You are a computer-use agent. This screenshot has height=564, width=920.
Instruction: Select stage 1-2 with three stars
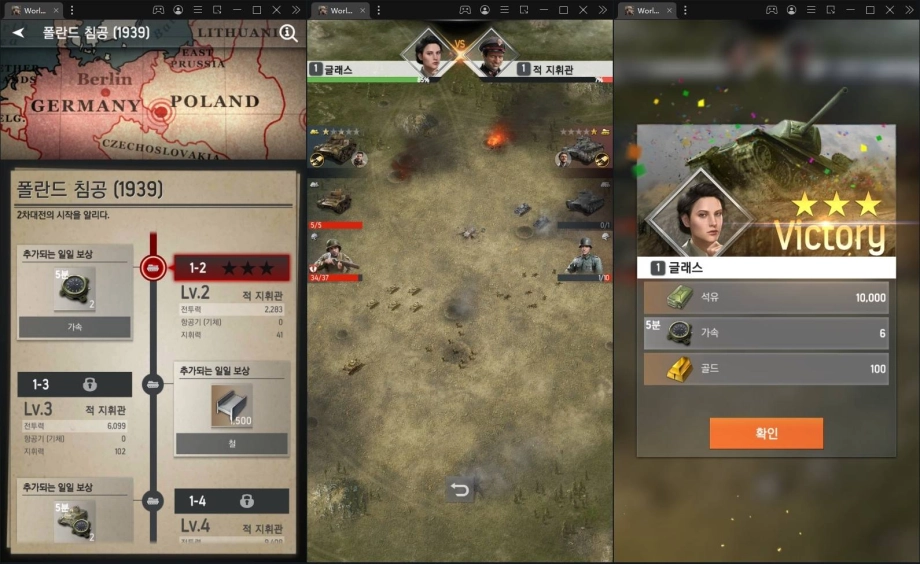(x=231, y=268)
